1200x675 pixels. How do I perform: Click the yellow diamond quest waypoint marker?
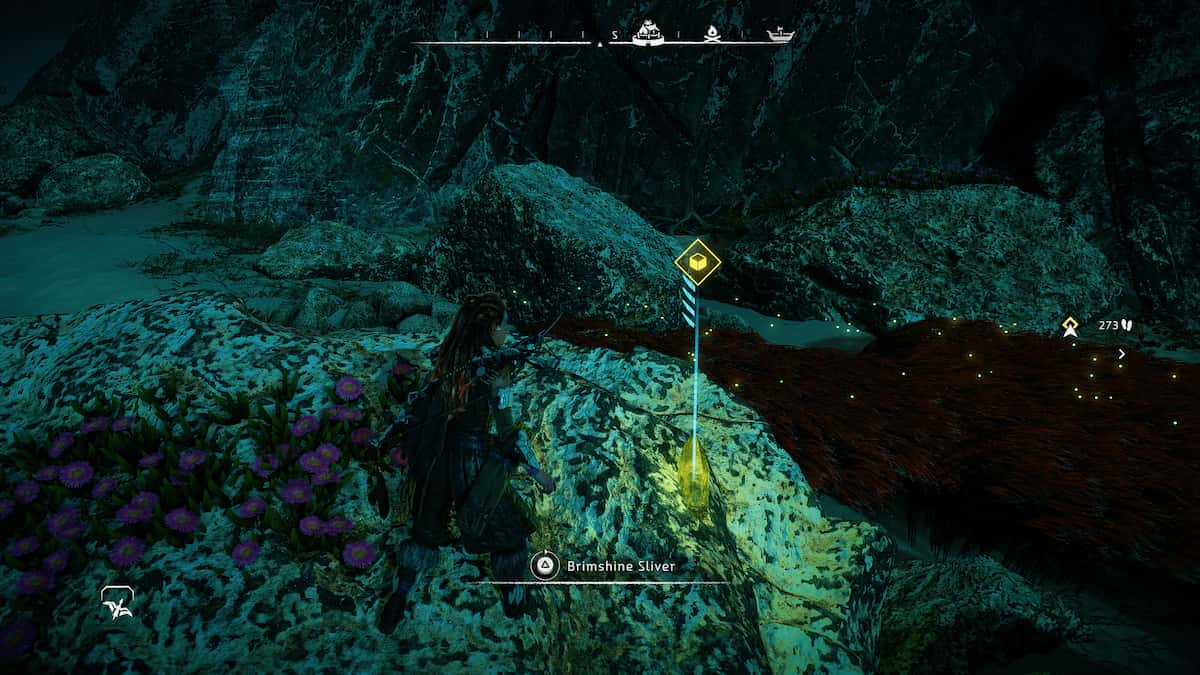coord(1070,326)
